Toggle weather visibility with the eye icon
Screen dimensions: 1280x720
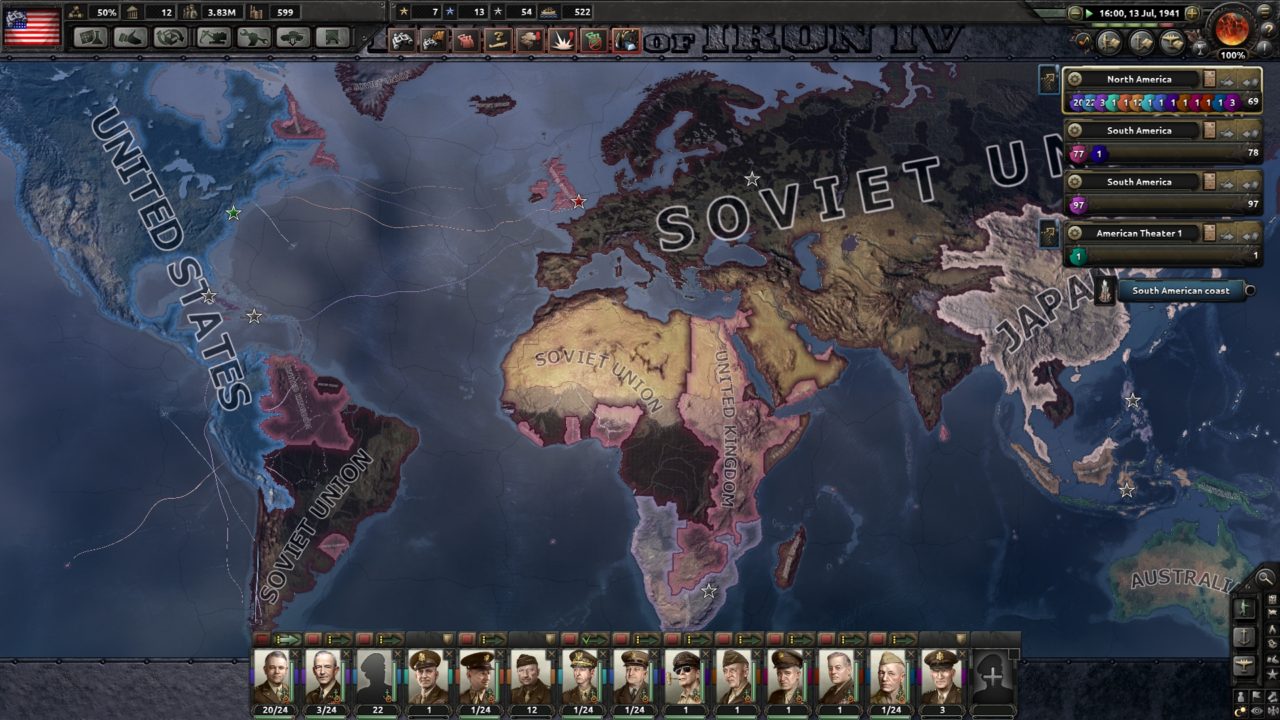(x=1256, y=711)
